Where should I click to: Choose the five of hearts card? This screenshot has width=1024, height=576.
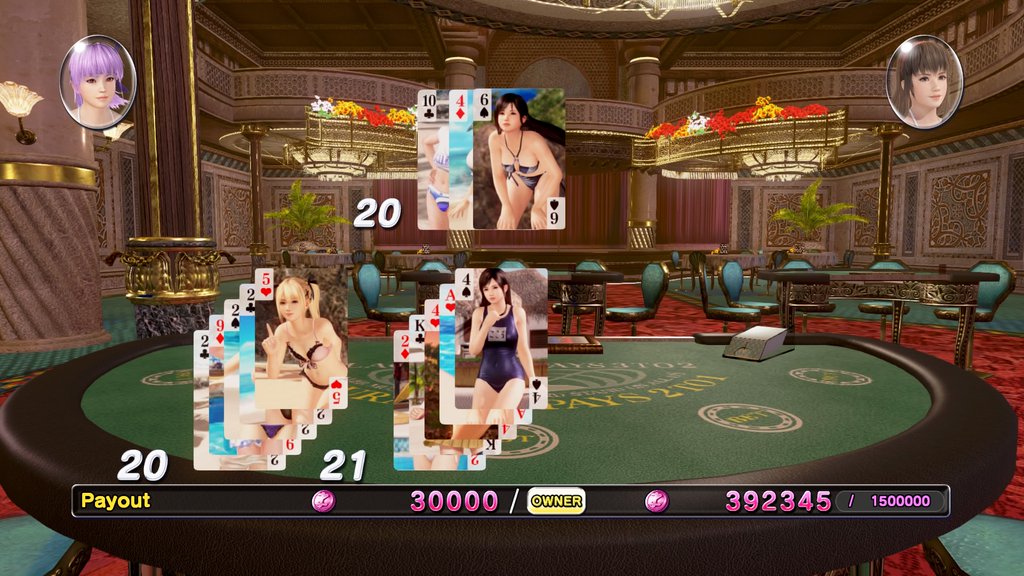(300, 338)
